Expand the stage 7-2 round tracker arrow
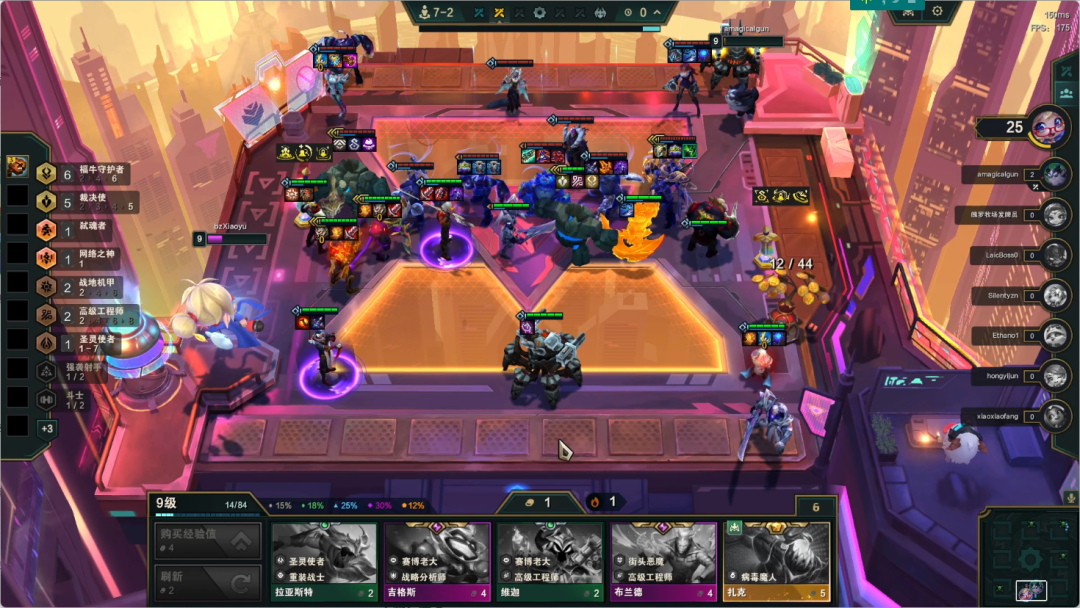 (x=657, y=12)
